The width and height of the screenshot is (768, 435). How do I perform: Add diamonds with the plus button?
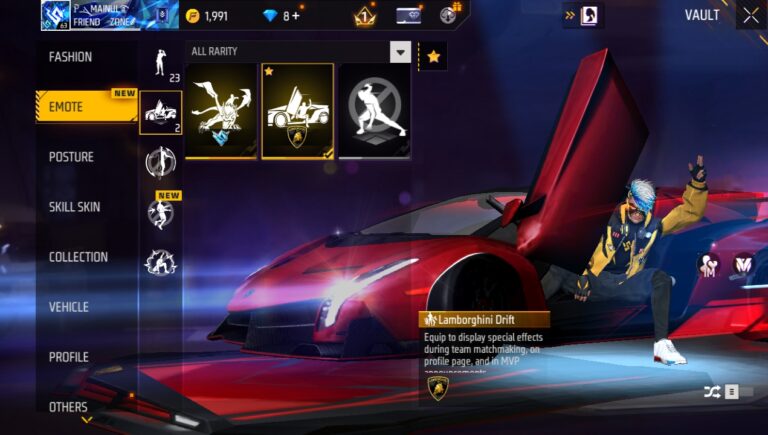tap(296, 16)
